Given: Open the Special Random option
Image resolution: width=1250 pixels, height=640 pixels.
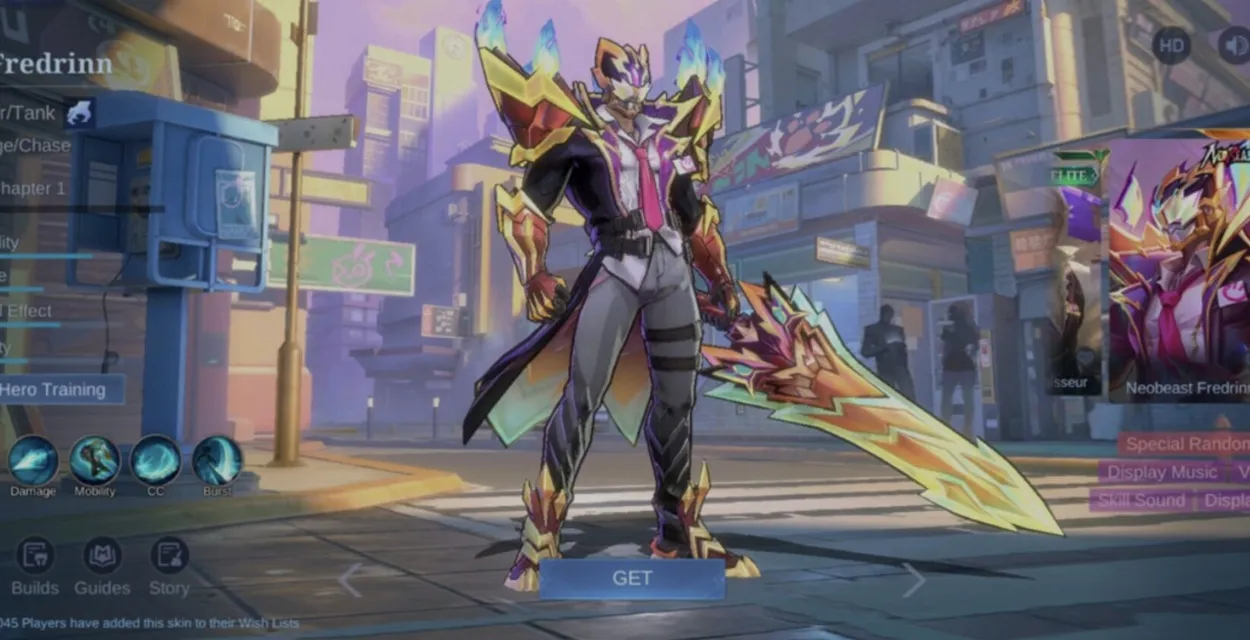Looking at the screenshot, I should 1186,444.
